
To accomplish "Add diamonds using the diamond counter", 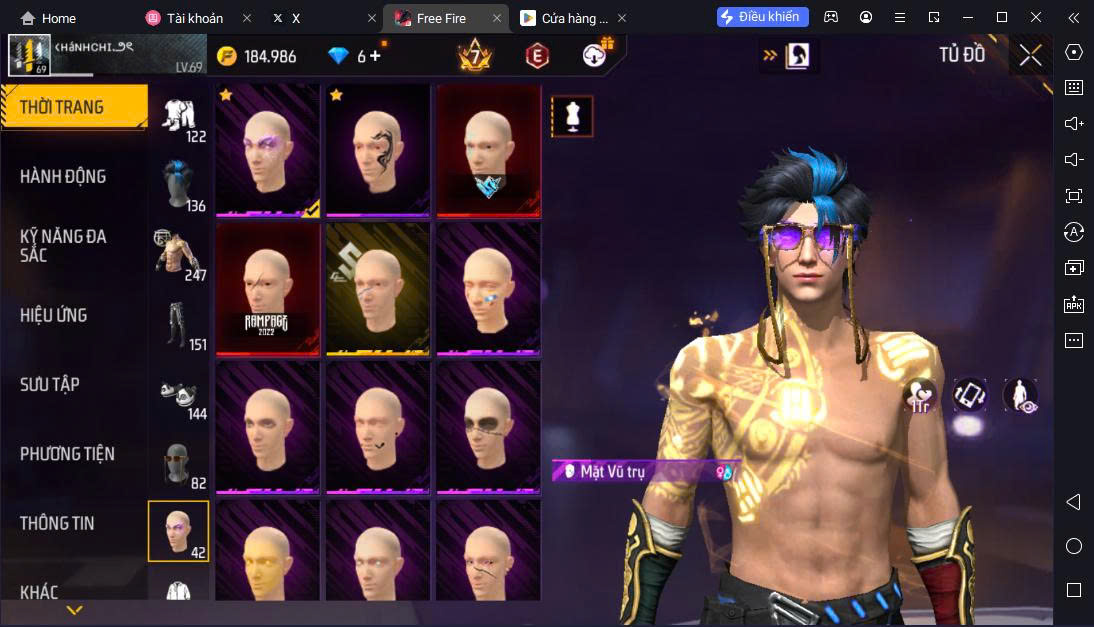I will [376, 56].
